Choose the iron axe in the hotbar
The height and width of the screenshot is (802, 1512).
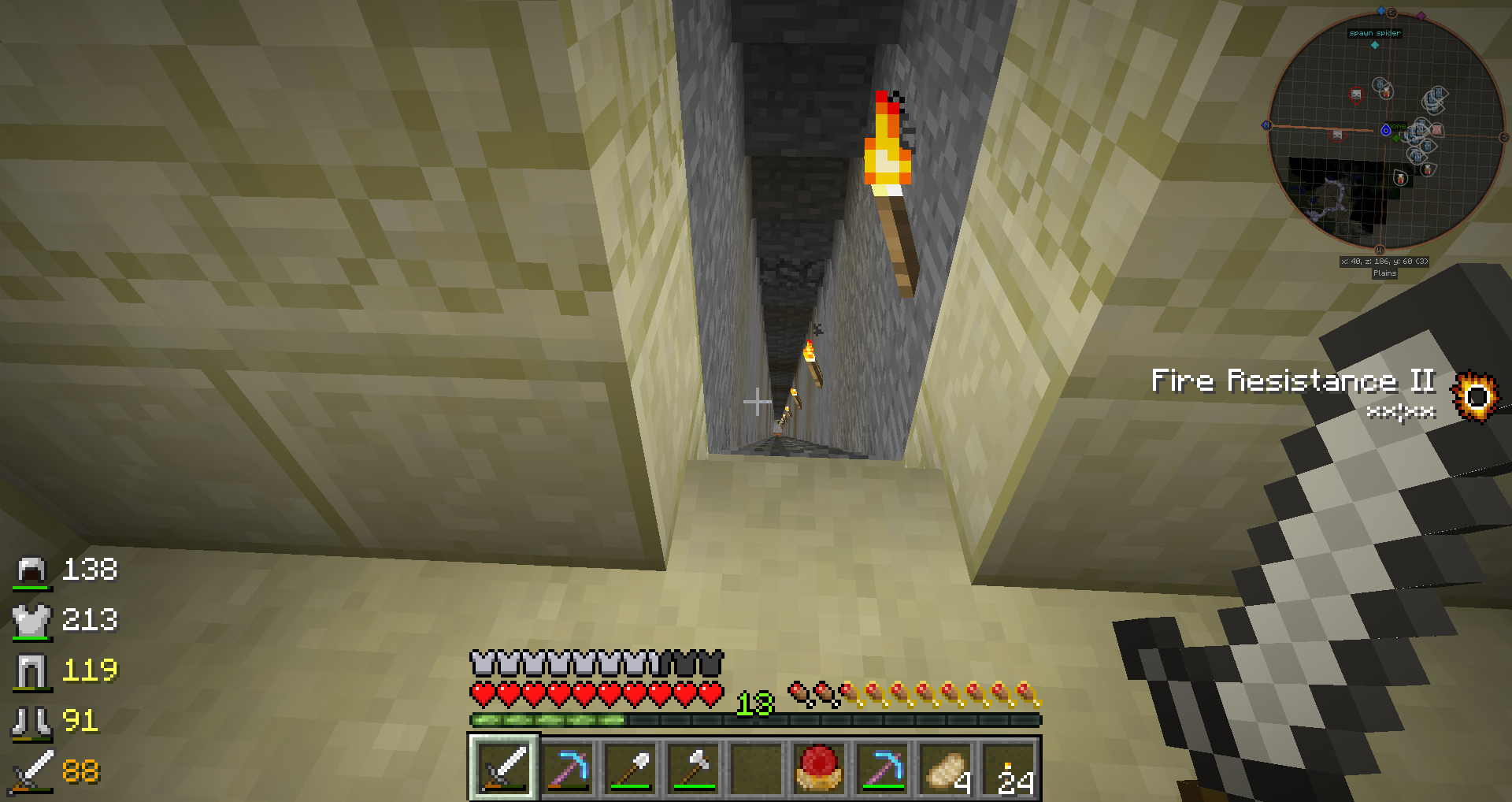click(693, 767)
